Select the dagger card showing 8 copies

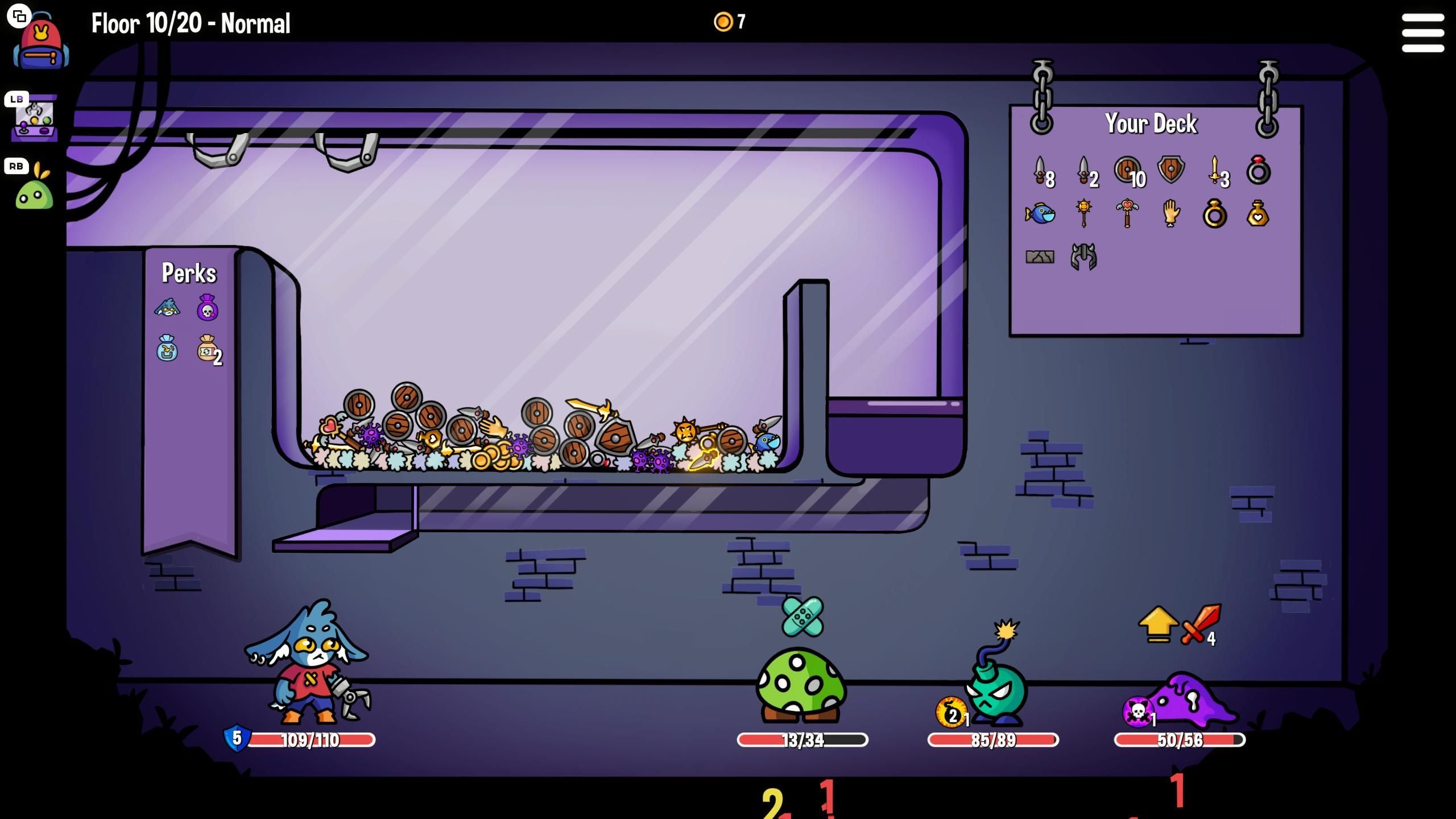1040,172
